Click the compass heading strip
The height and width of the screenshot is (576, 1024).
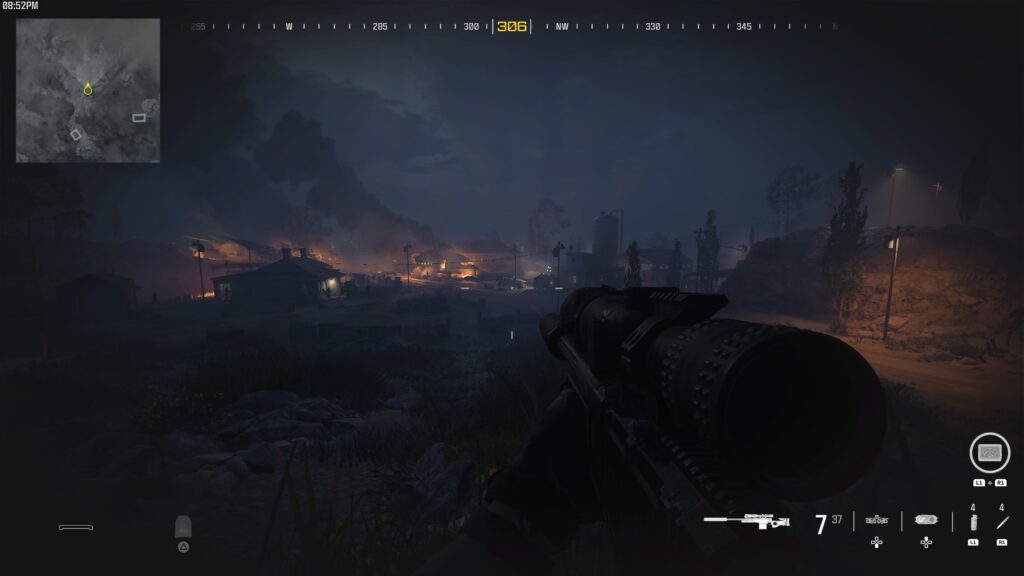512,27
